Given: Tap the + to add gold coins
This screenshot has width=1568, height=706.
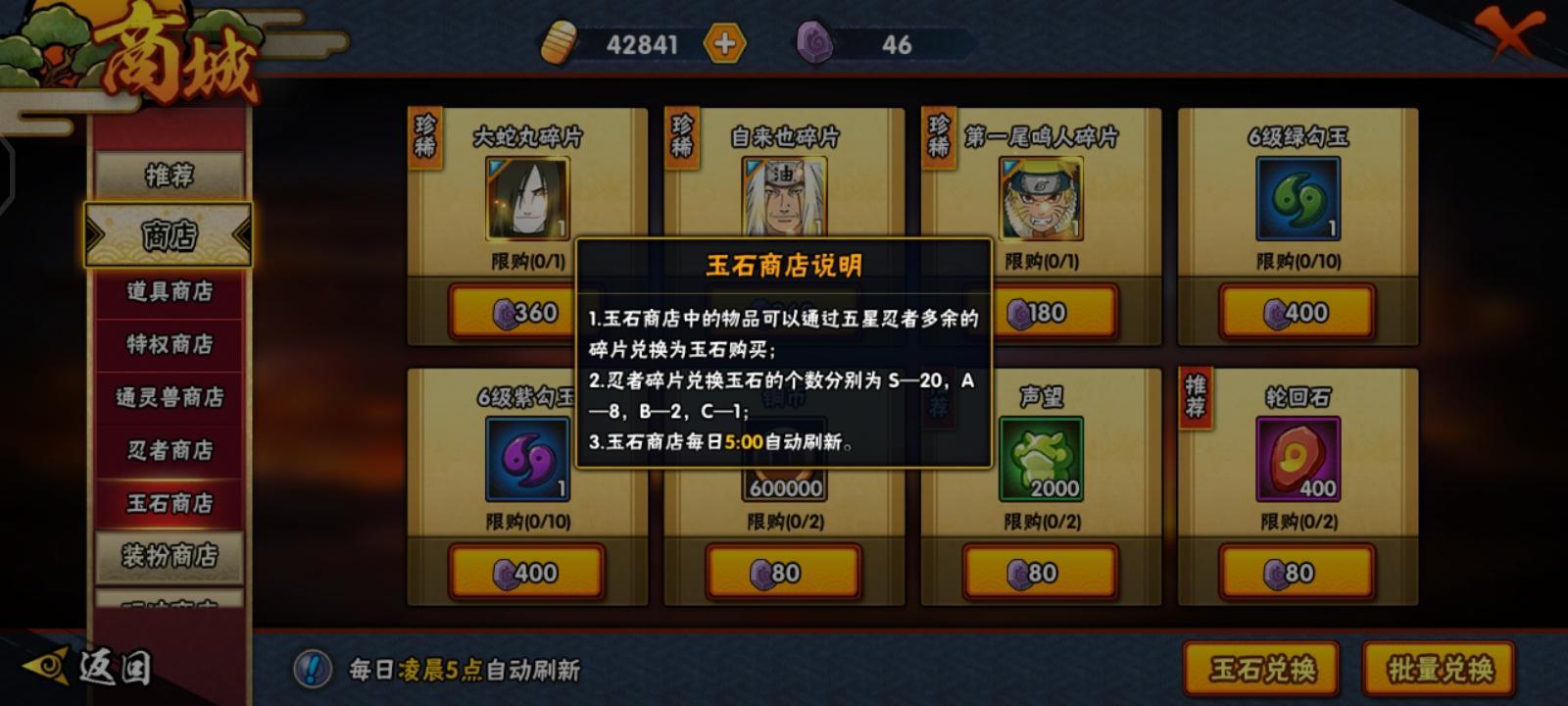Looking at the screenshot, I should point(722,43).
